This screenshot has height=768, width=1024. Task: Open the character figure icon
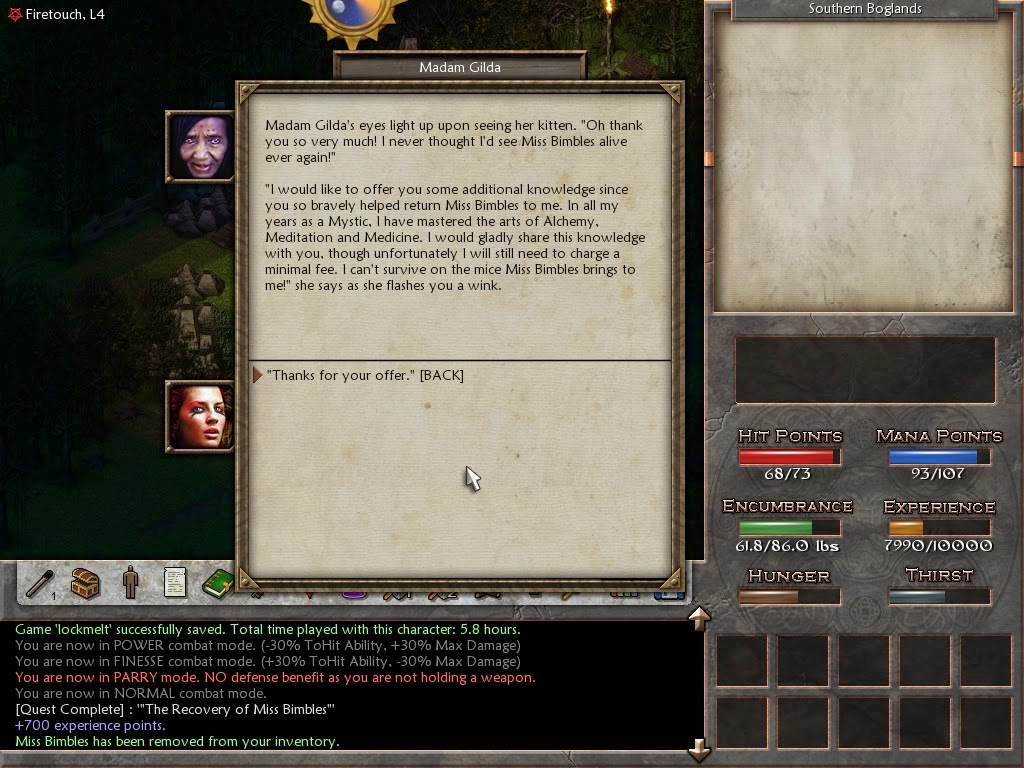[x=130, y=582]
